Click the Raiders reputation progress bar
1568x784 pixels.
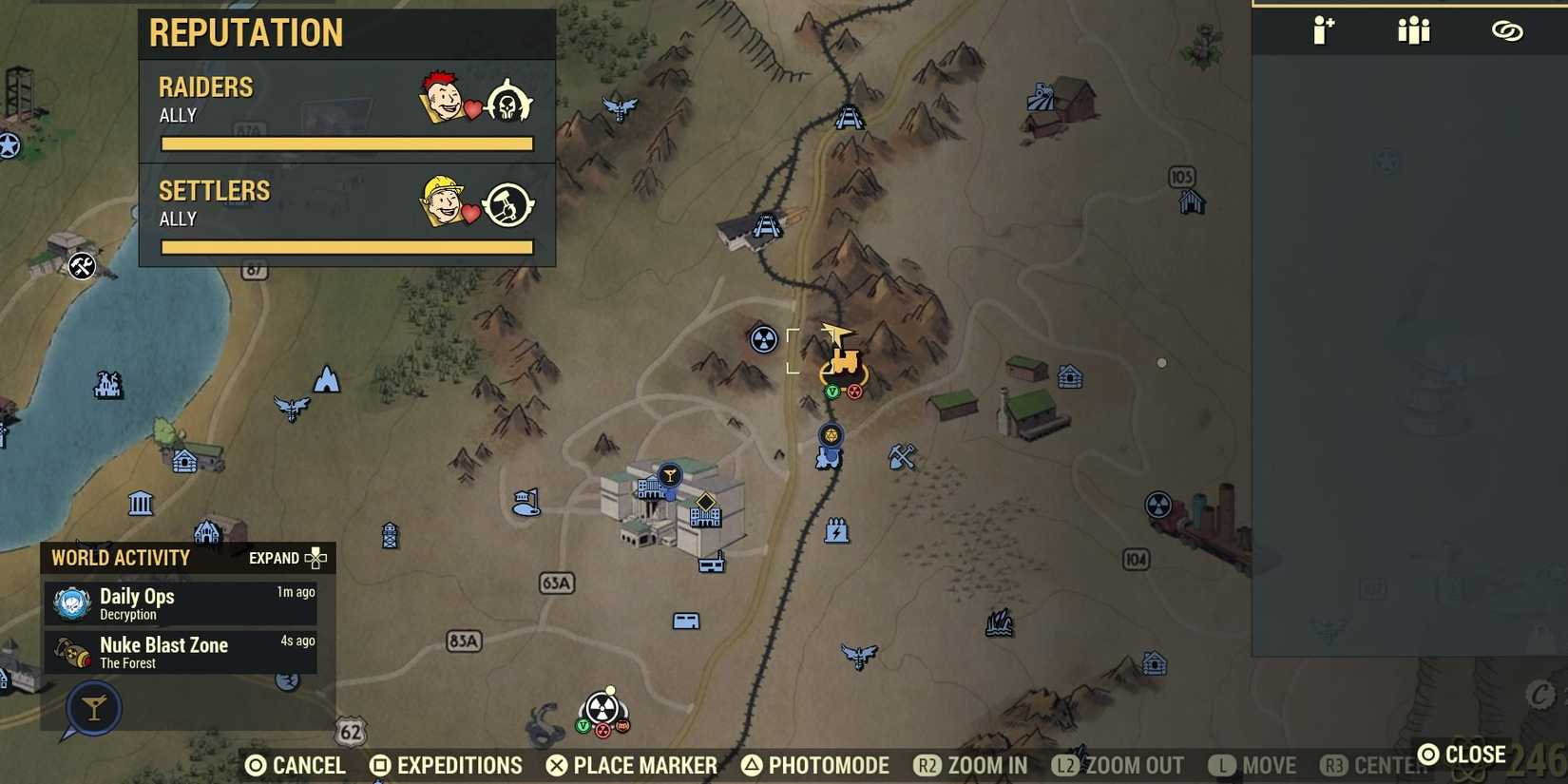tap(346, 143)
